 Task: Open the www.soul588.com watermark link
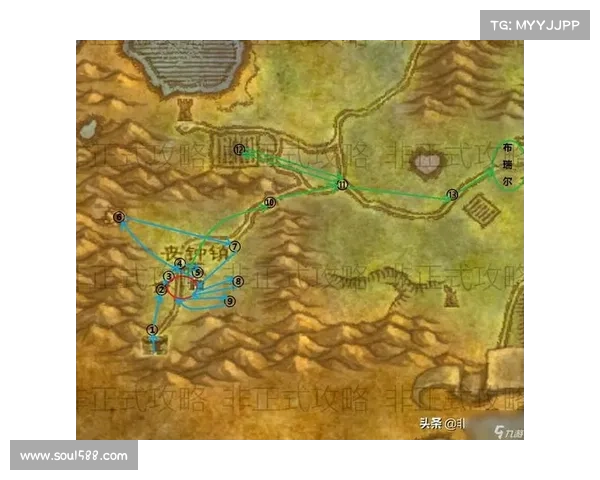[x=74, y=456]
